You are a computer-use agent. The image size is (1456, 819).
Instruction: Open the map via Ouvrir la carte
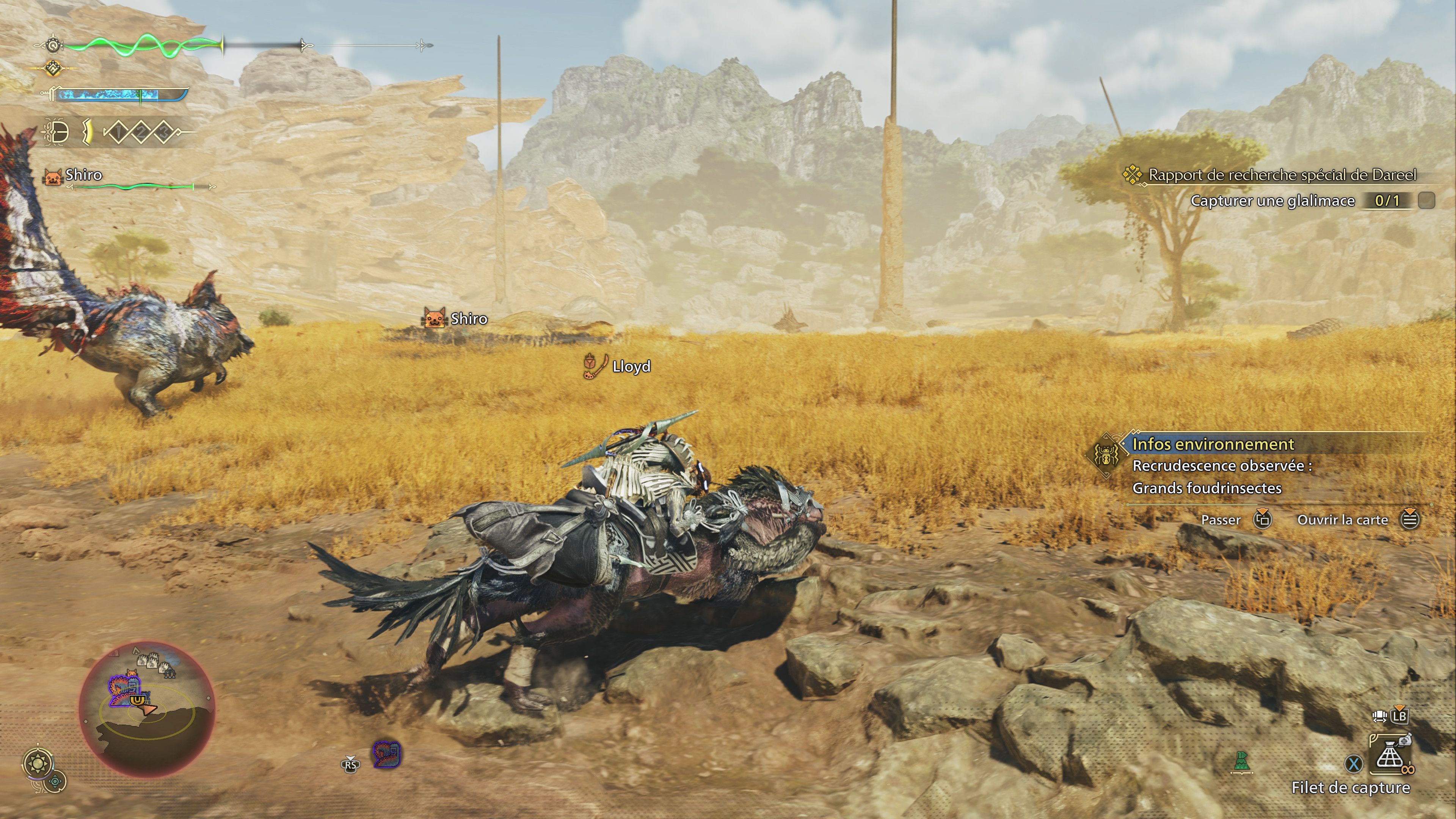point(1348,519)
